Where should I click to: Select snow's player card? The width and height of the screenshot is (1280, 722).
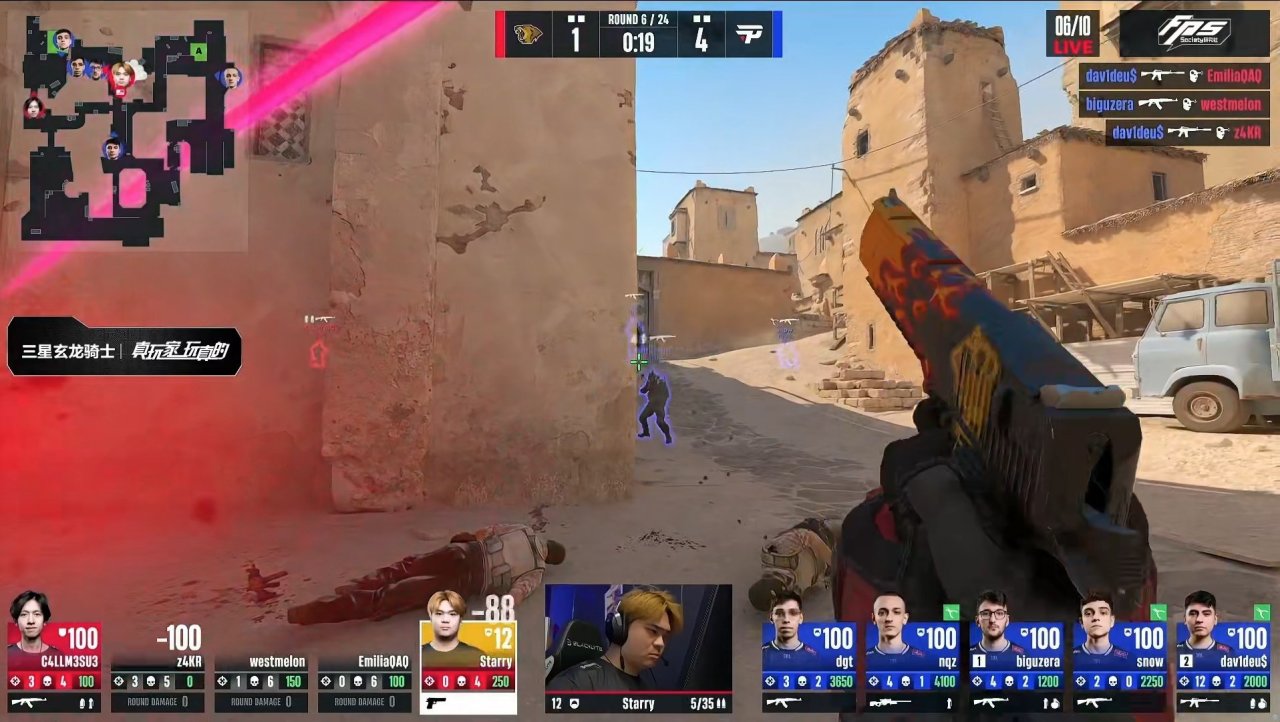(1119, 654)
